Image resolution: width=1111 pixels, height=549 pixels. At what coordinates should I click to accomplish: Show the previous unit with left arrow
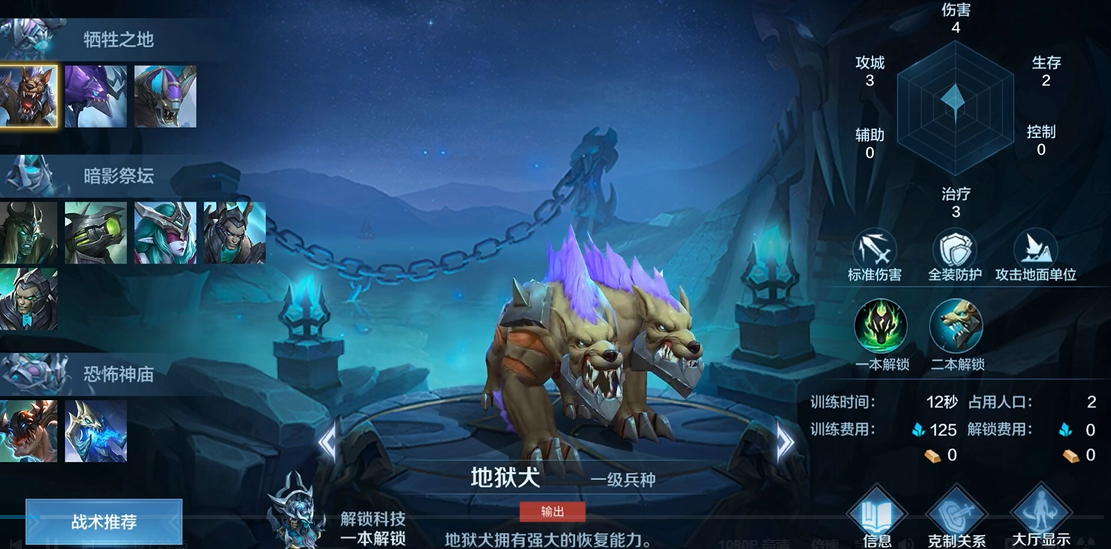[x=327, y=441]
